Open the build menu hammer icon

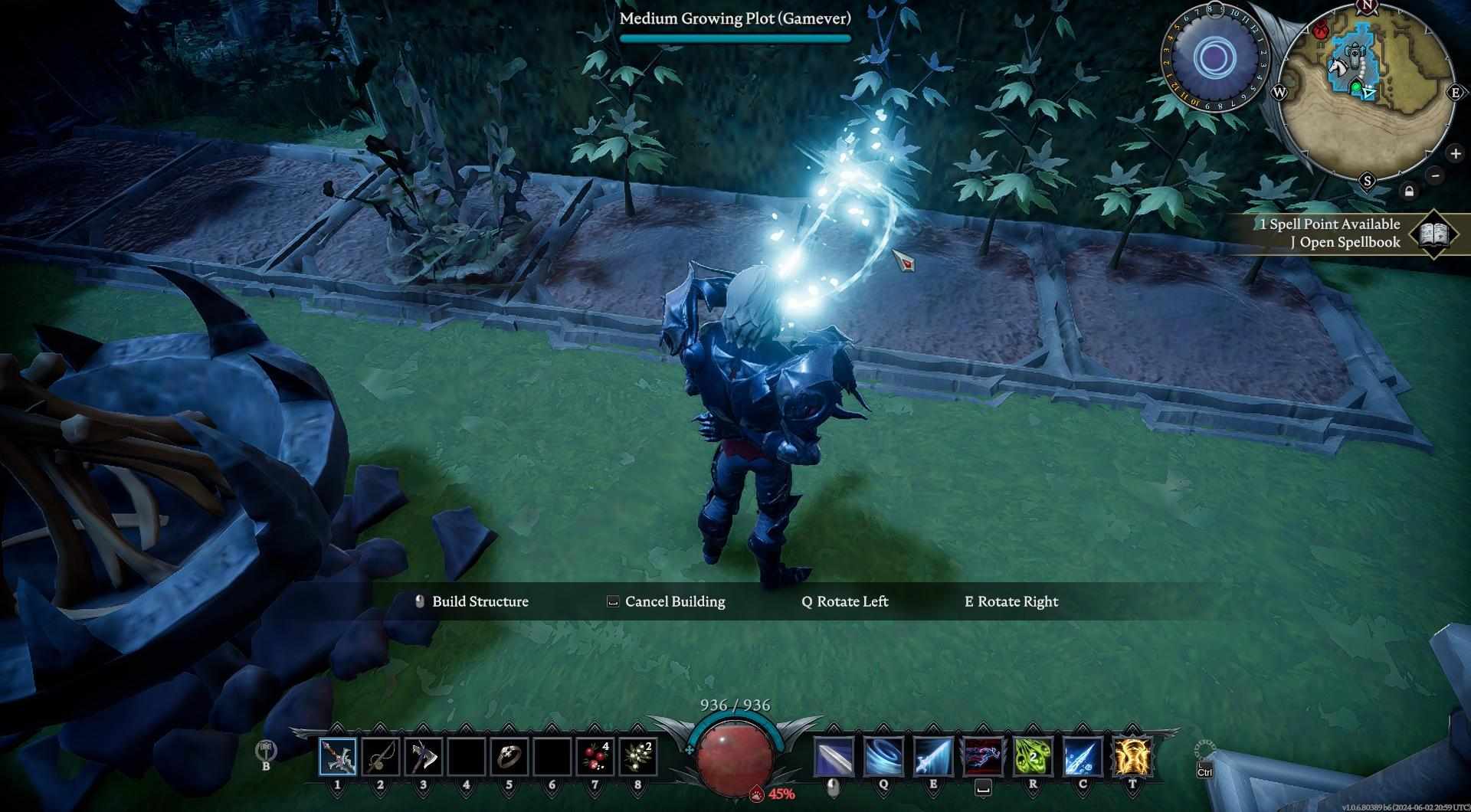[266, 749]
